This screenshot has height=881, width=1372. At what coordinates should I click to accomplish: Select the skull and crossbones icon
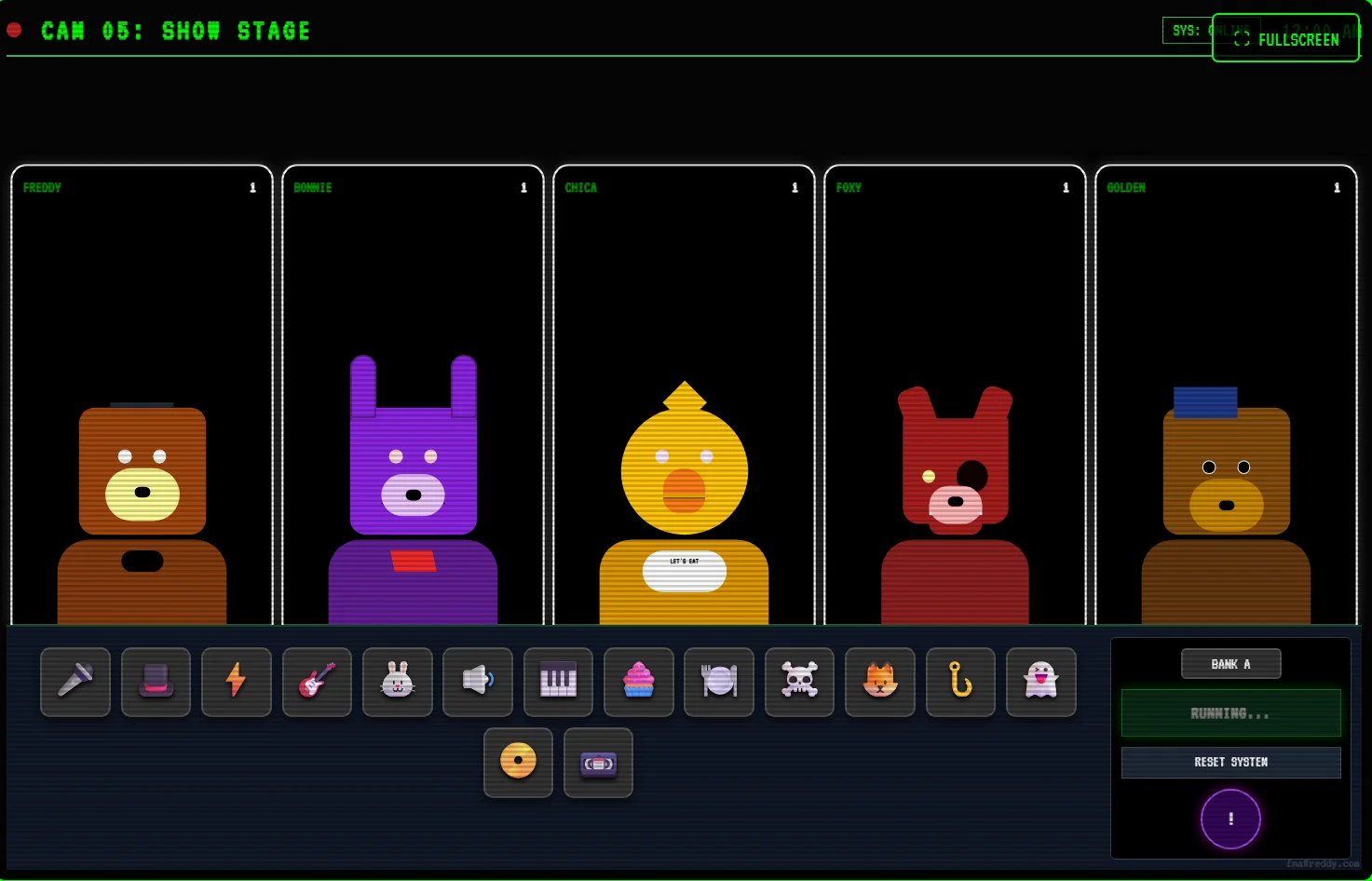tap(799, 682)
